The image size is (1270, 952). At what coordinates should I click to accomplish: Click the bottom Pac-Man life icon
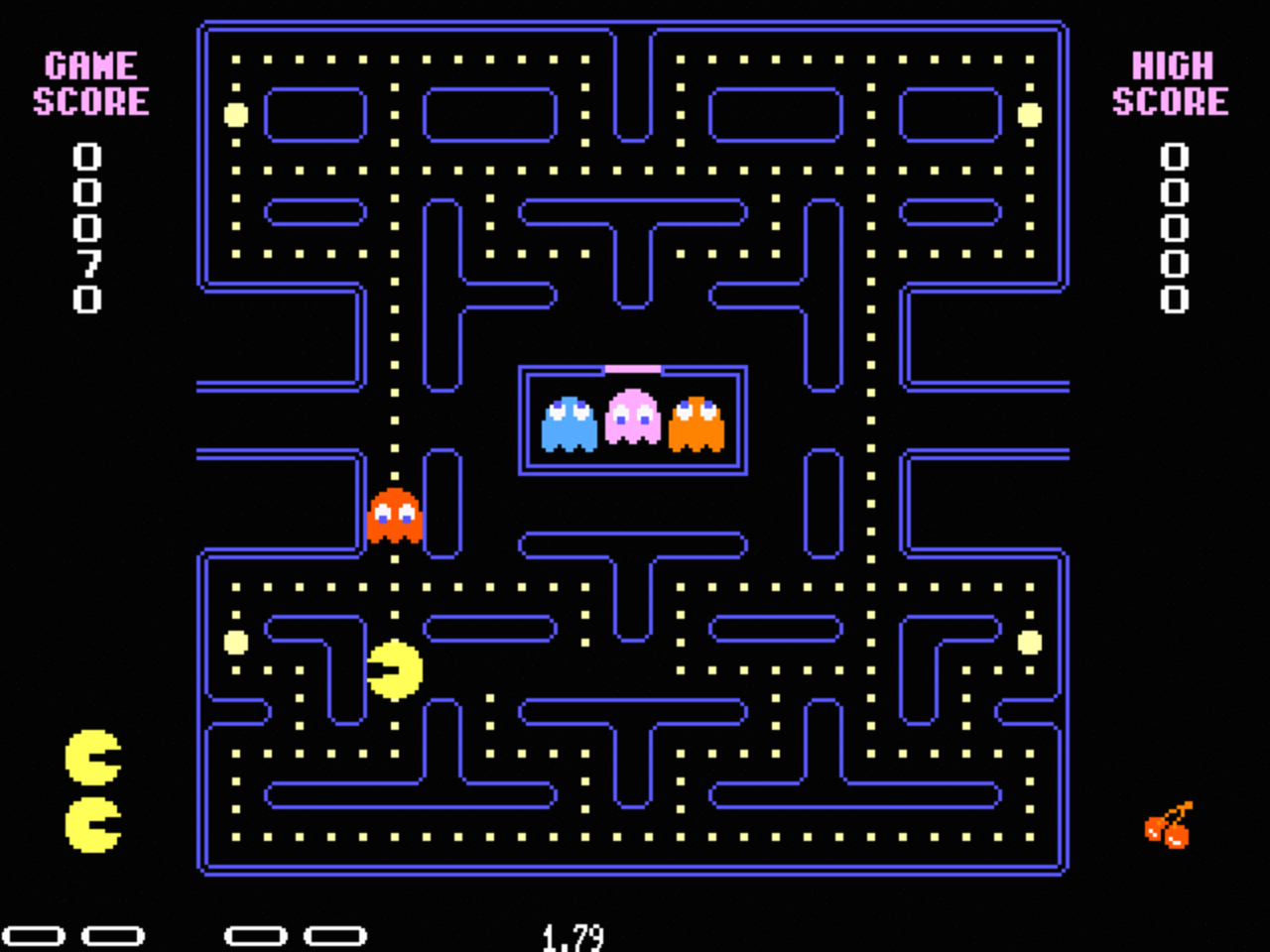pos(91,826)
